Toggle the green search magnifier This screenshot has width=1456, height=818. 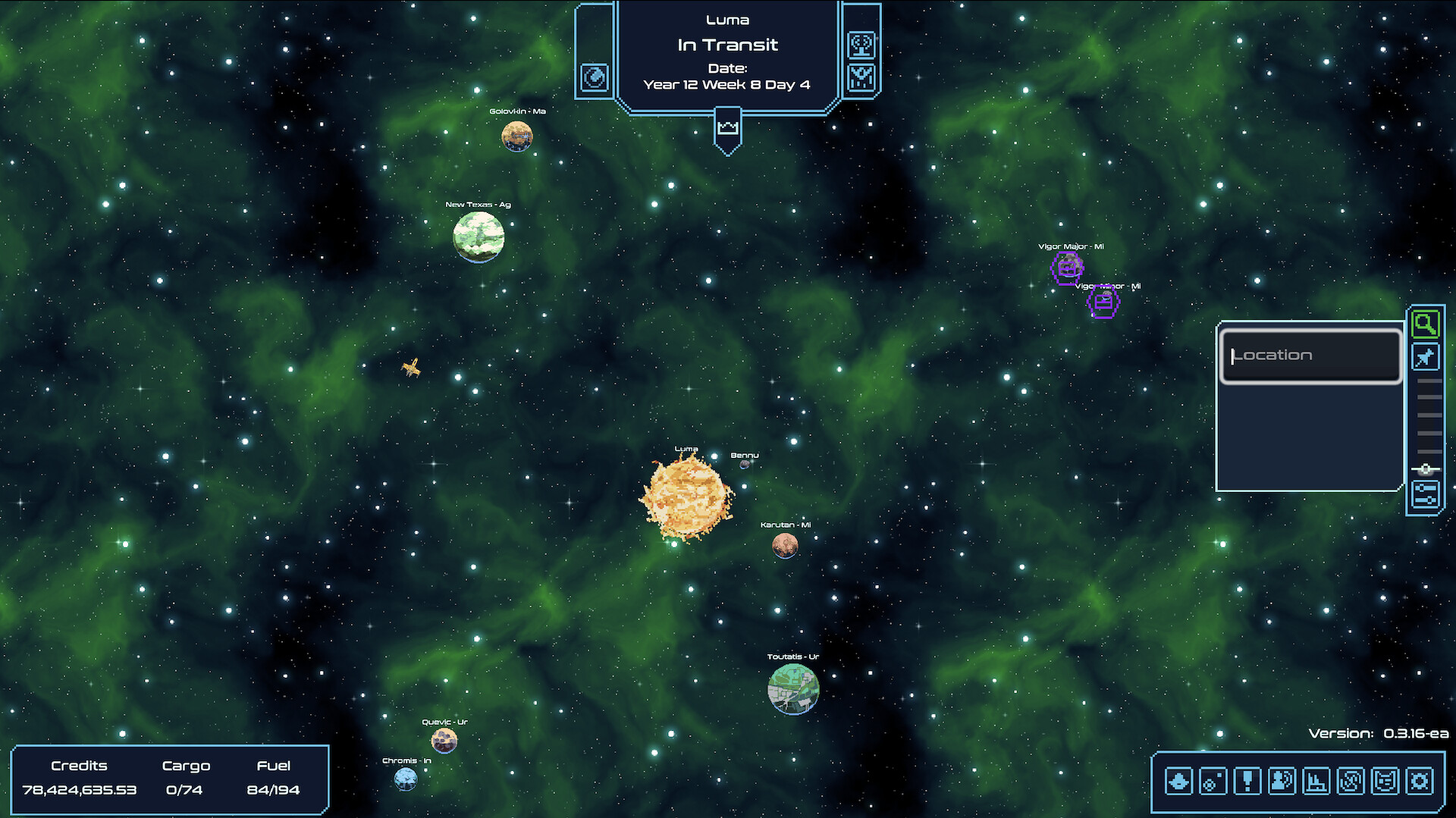click(1426, 324)
